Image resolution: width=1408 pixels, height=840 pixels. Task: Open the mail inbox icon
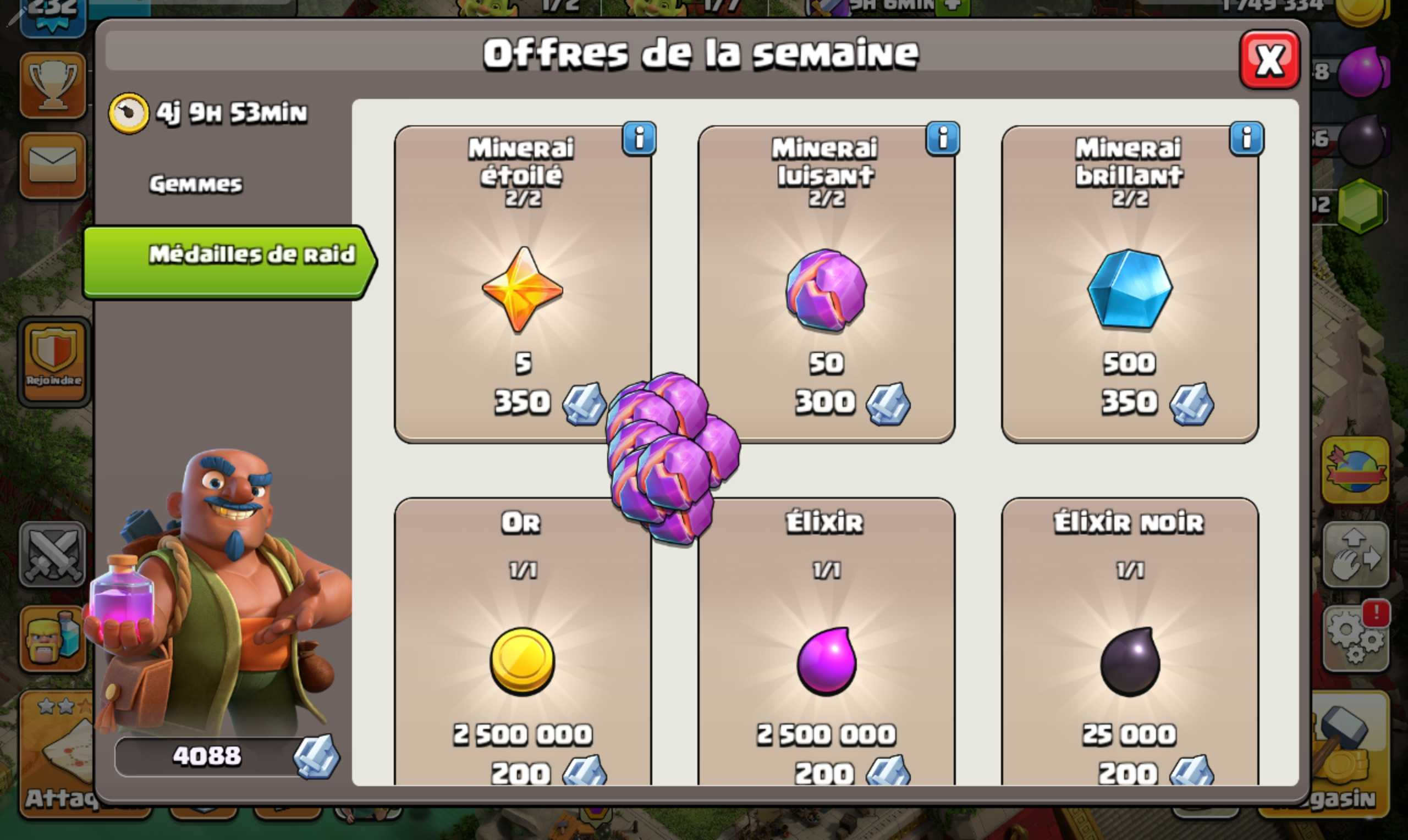52,166
